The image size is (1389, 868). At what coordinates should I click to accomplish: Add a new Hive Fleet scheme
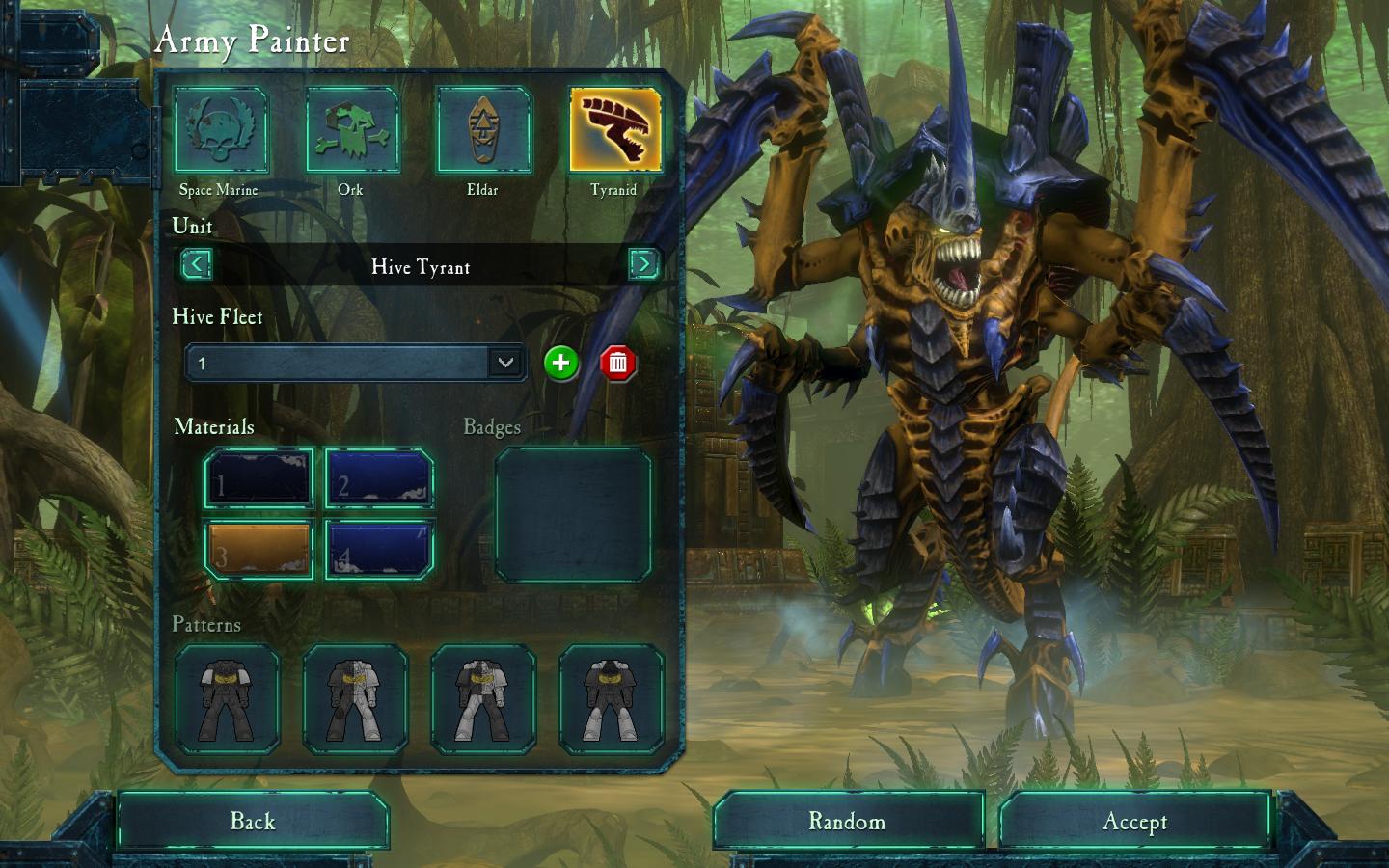tap(560, 363)
